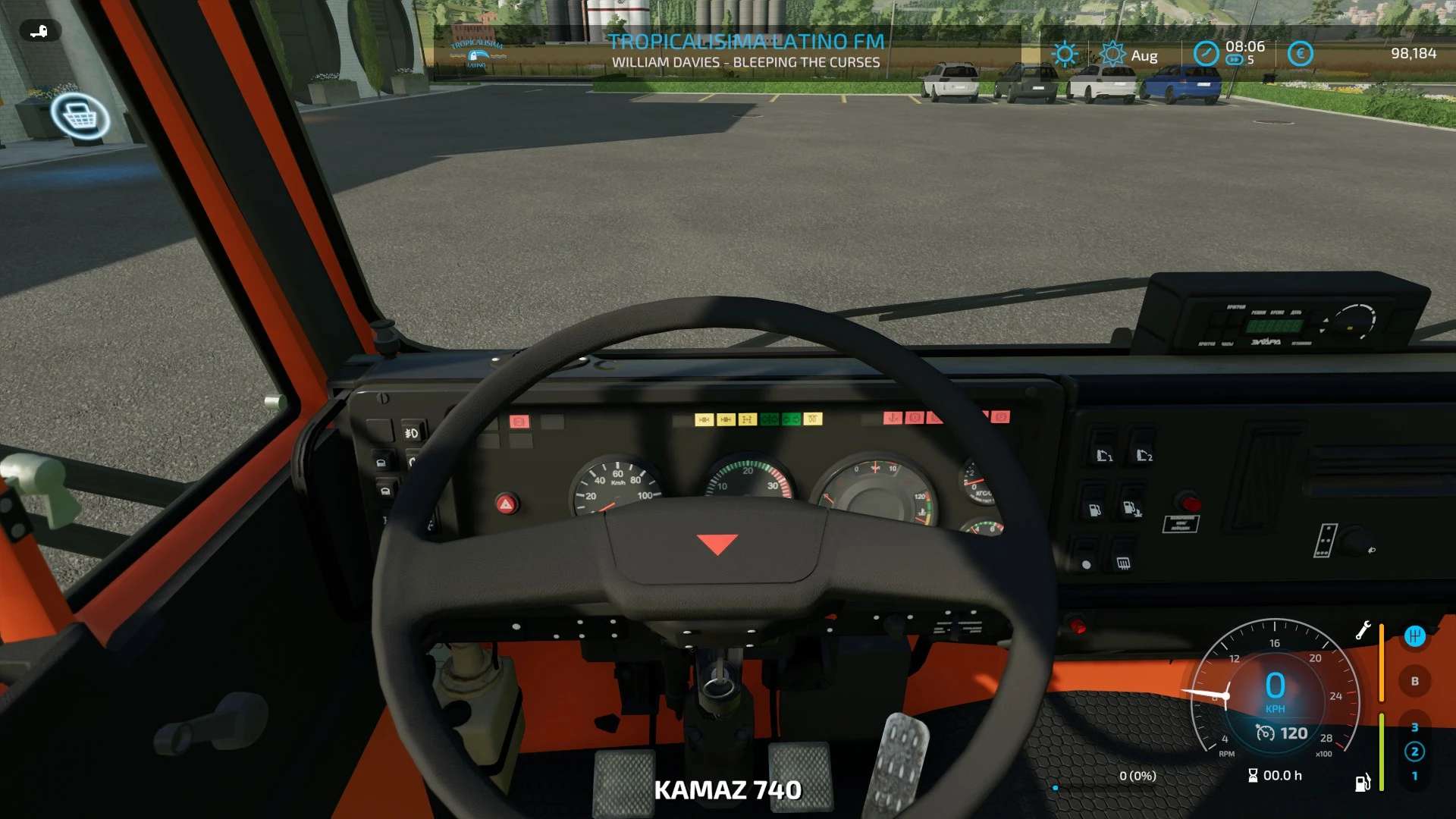1456x819 pixels.
Task: Toggle the blue gear shifter icon
Action: [x=1414, y=636]
